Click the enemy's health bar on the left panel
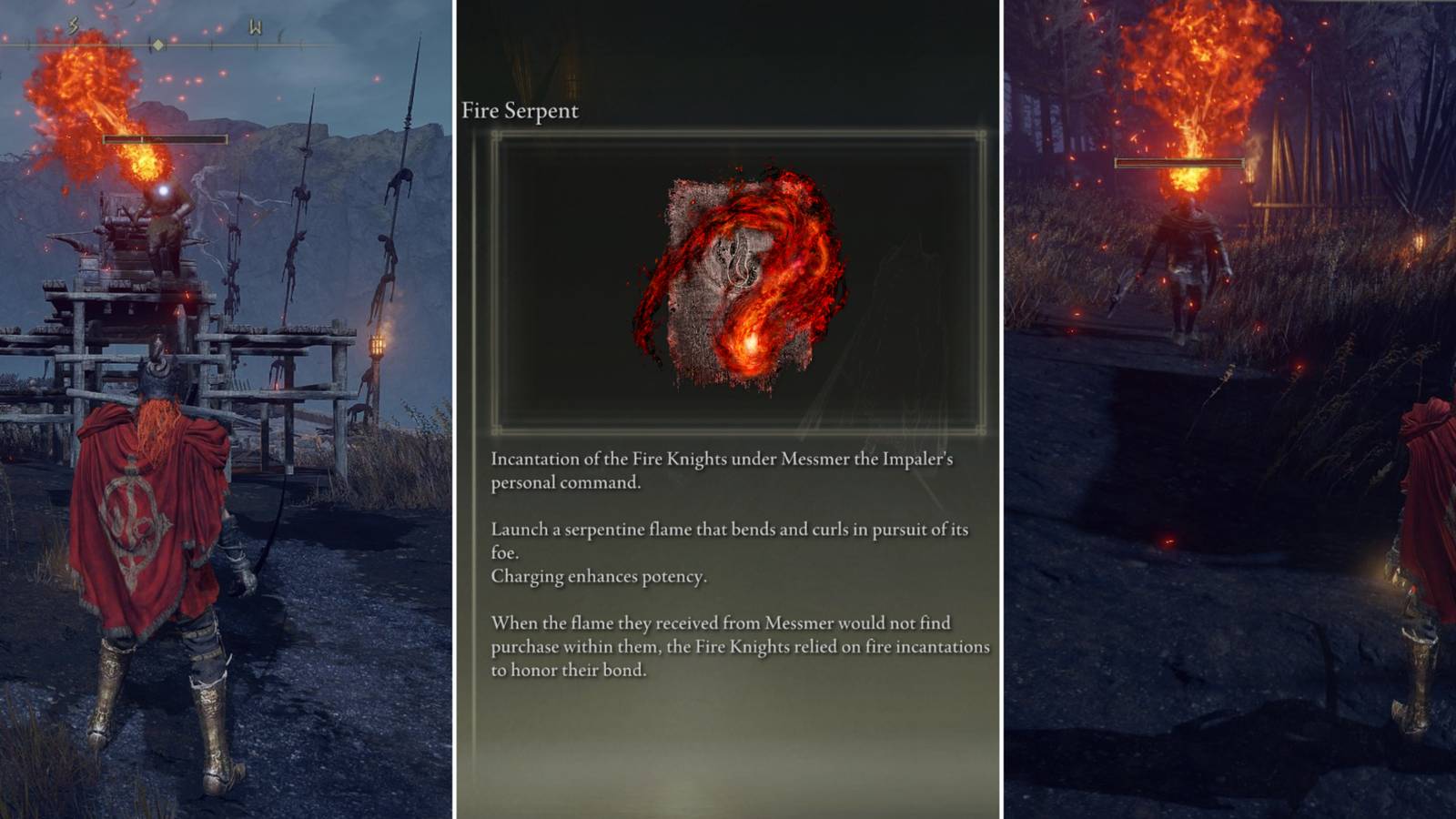The width and height of the screenshot is (1456, 819). [x=166, y=139]
